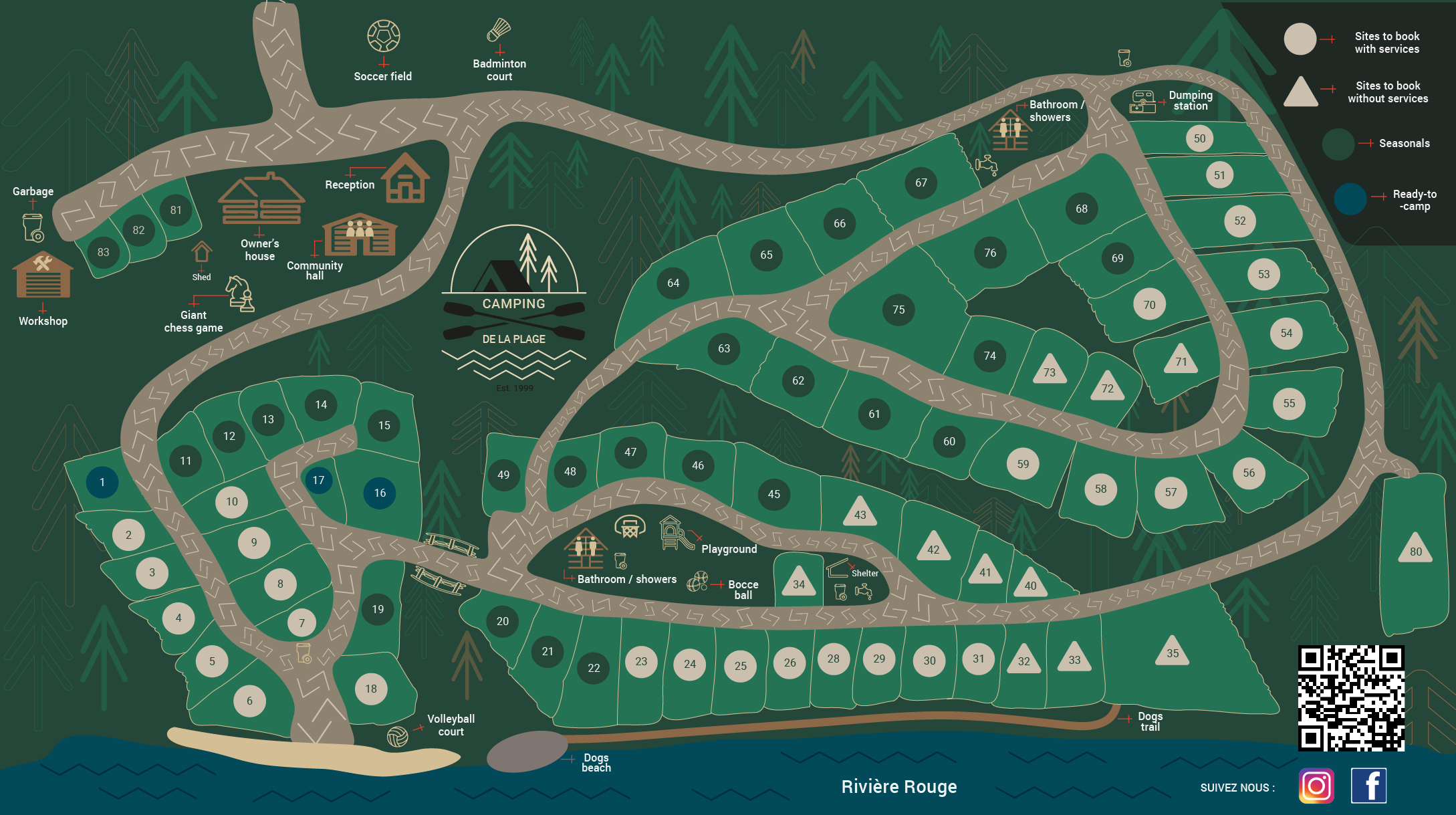Image resolution: width=1456 pixels, height=815 pixels.
Task: Choose the Ready-to-camp legend entry
Action: click(1350, 199)
